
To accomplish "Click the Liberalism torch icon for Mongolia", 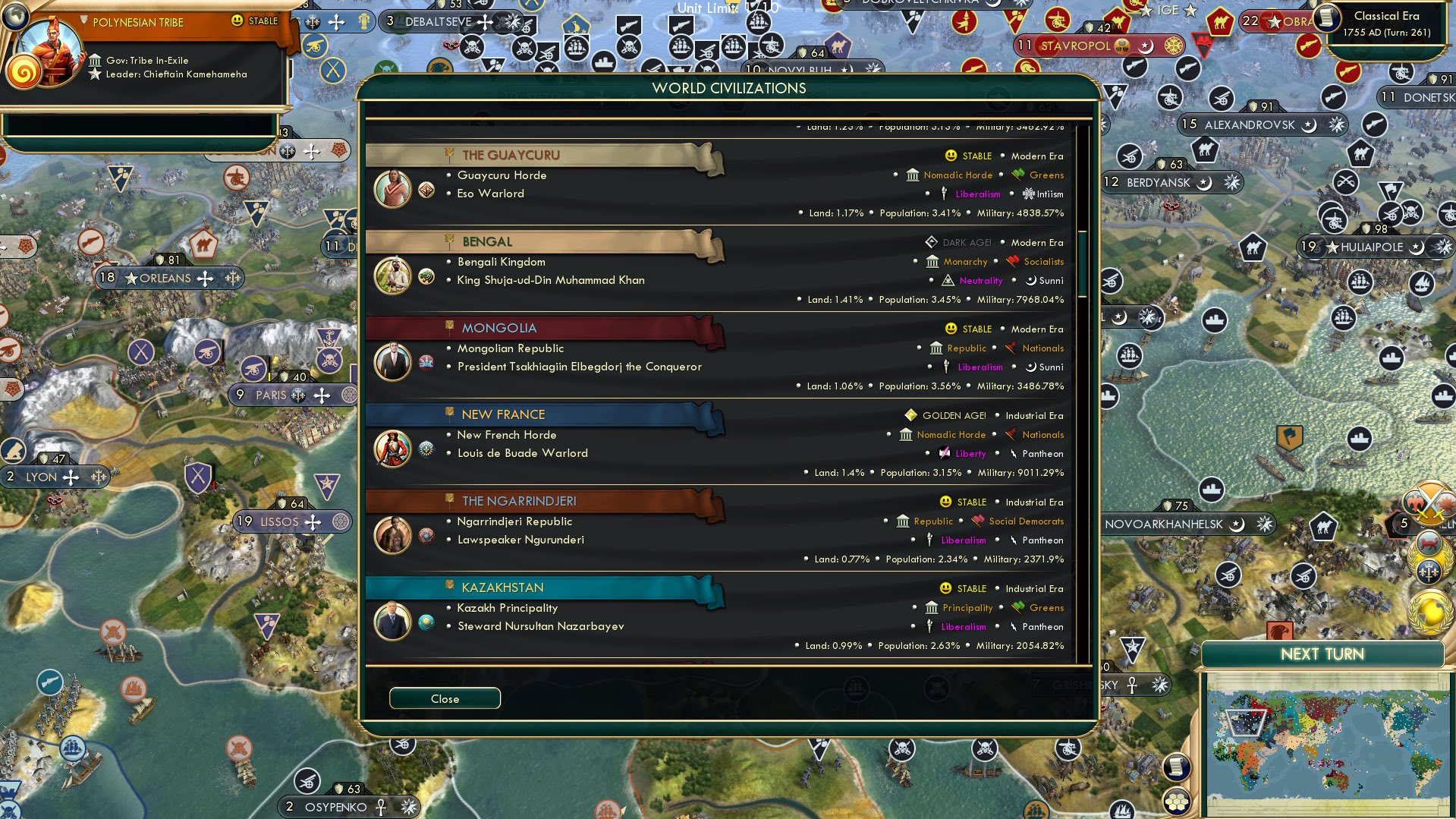I will (946, 367).
